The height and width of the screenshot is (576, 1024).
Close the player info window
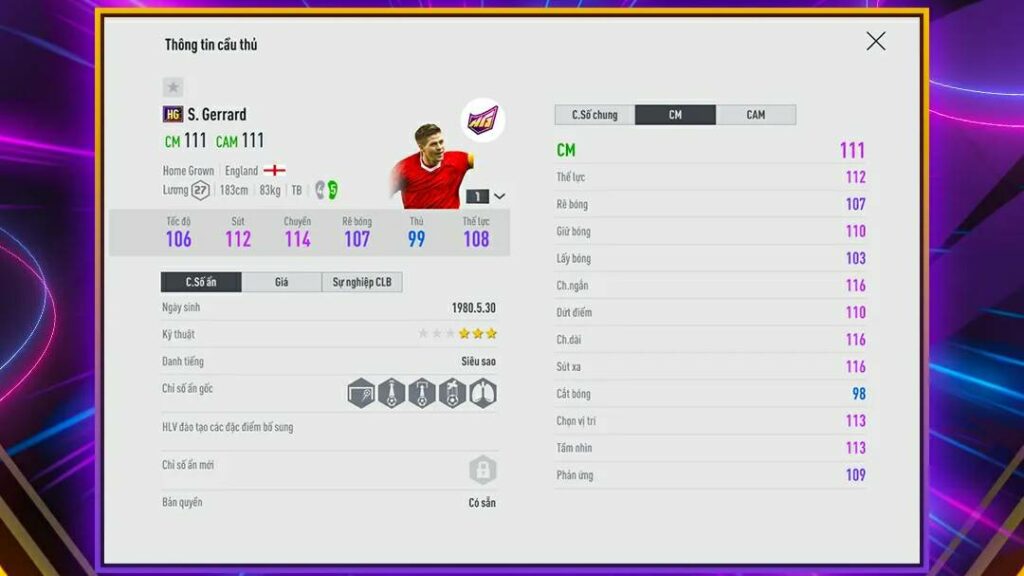(875, 41)
